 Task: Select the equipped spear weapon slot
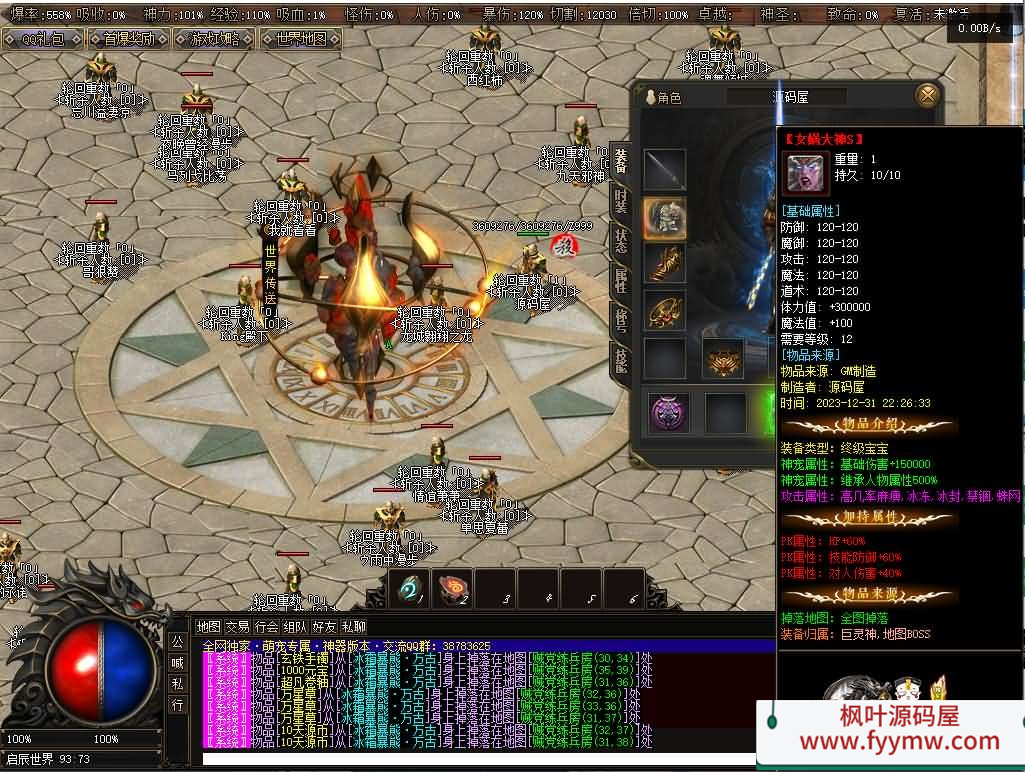tap(664, 170)
